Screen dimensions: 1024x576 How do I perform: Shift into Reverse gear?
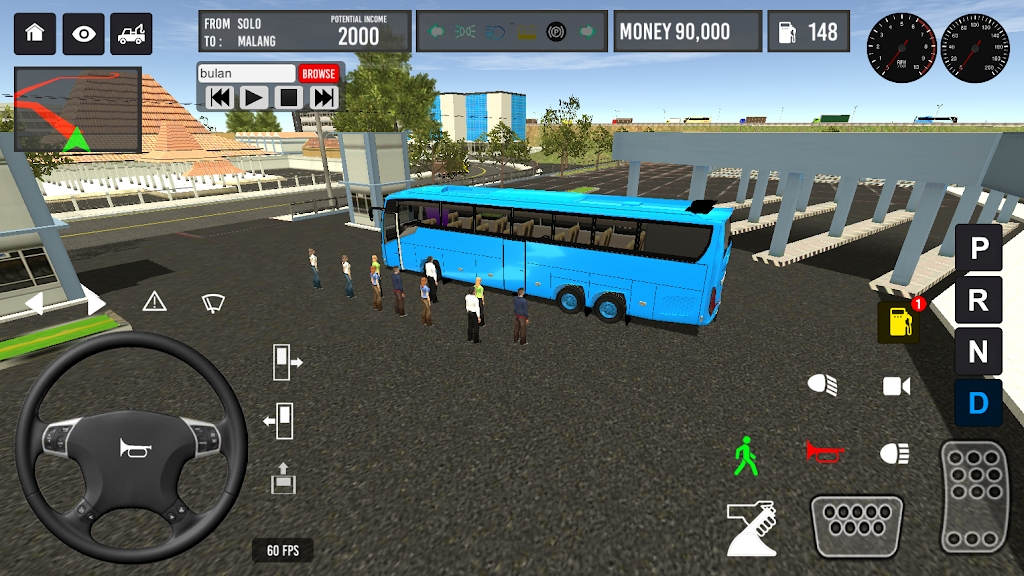(x=978, y=300)
